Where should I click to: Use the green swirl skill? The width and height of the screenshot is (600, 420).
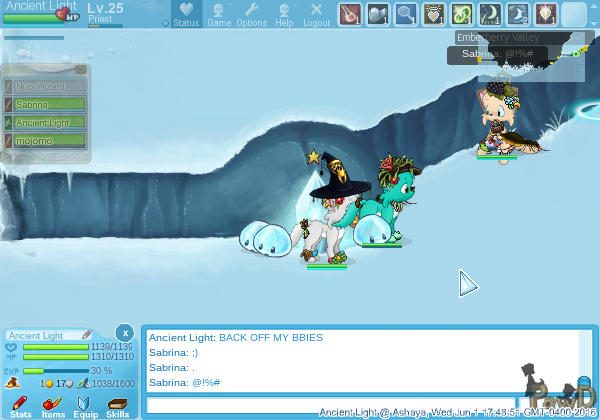(x=461, y=14)
